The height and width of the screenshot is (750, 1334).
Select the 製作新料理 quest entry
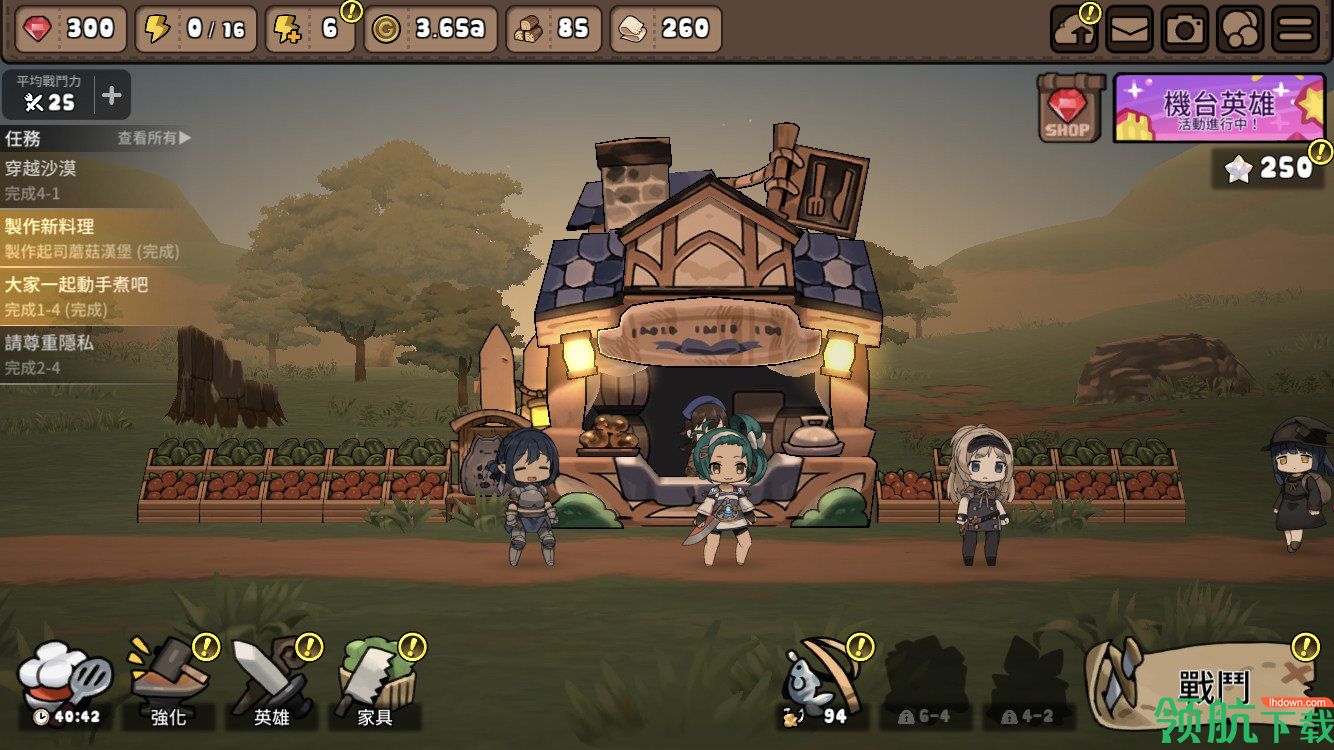[92, 237]
